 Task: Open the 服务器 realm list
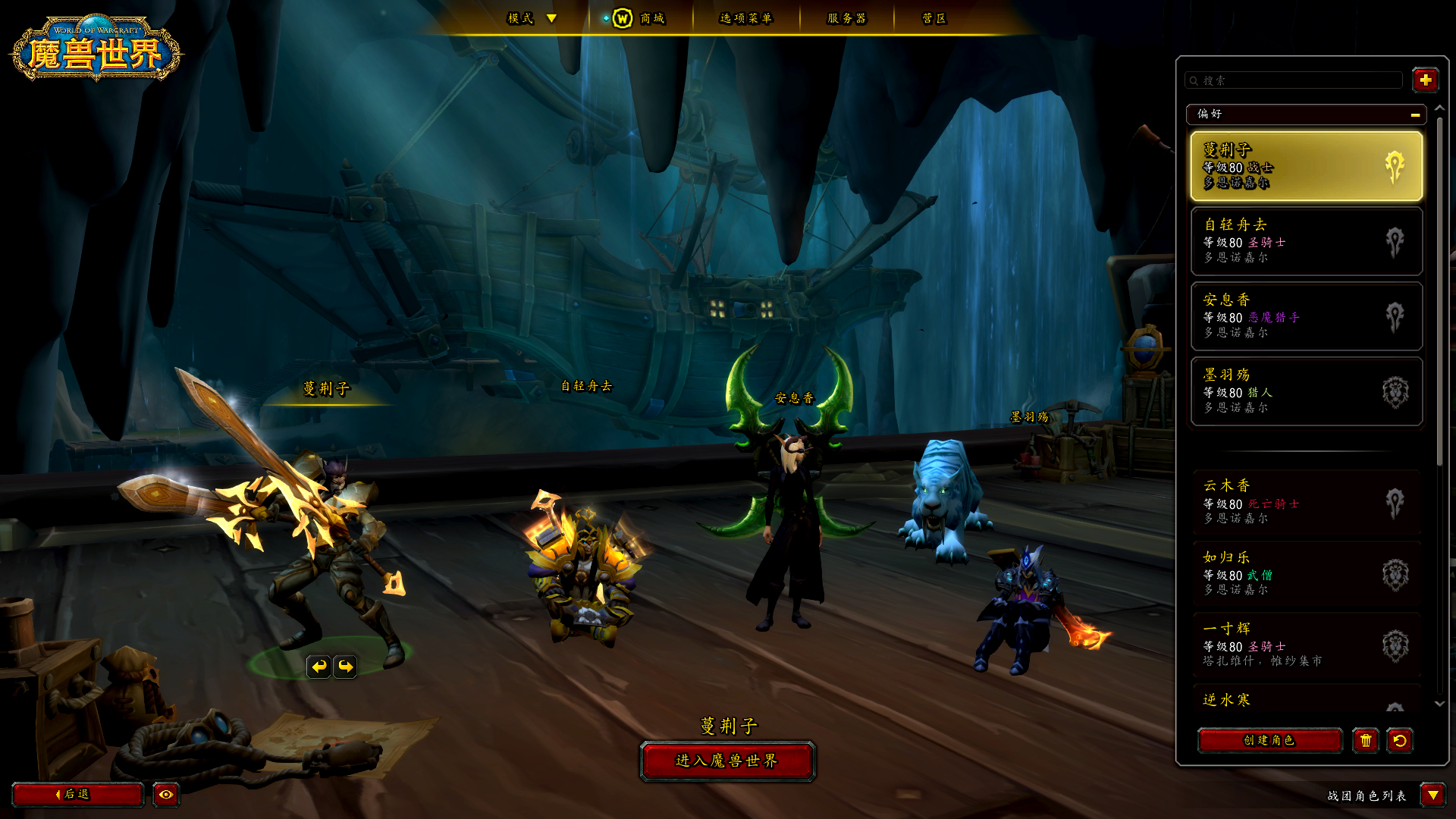846,18
